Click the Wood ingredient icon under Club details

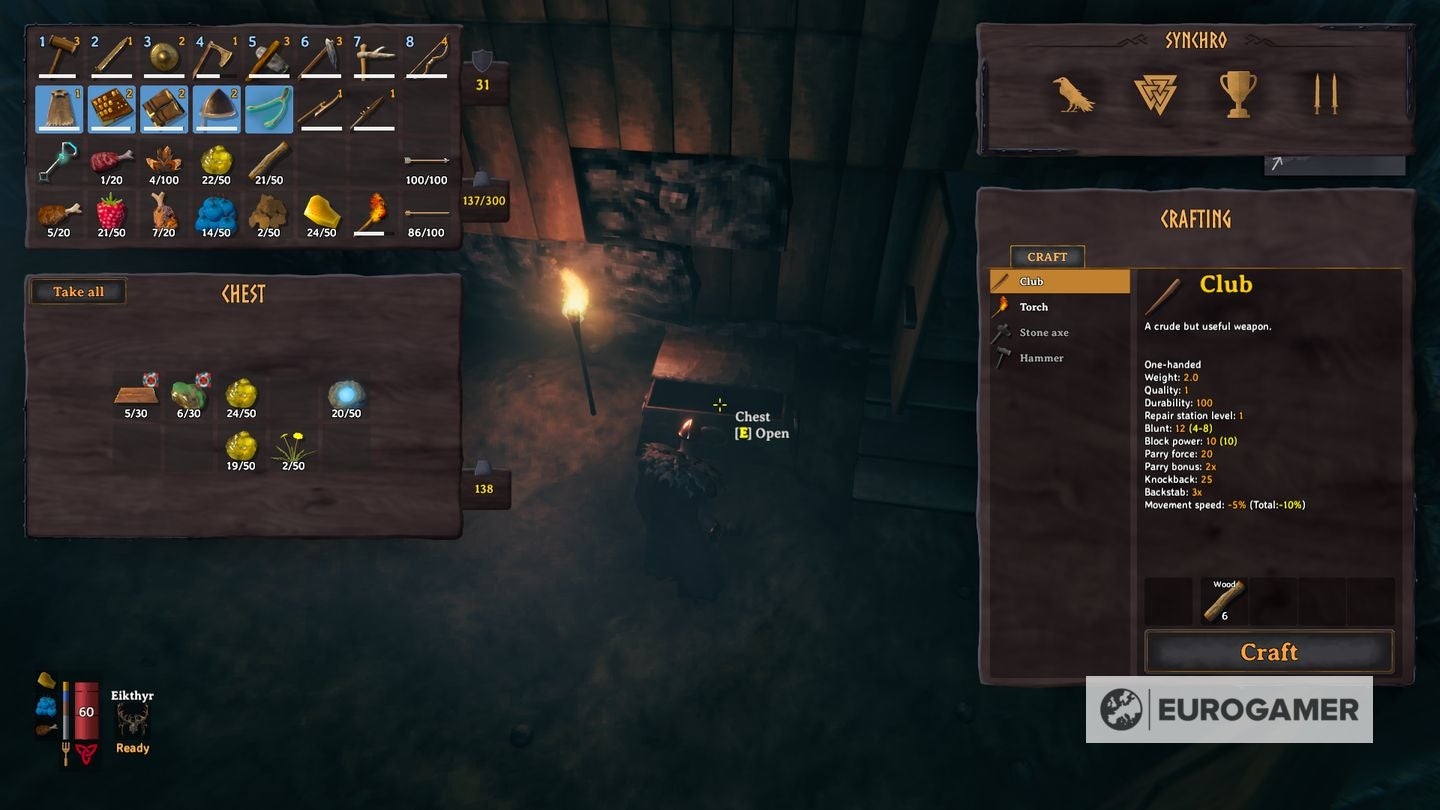(x=1222, y=600)
